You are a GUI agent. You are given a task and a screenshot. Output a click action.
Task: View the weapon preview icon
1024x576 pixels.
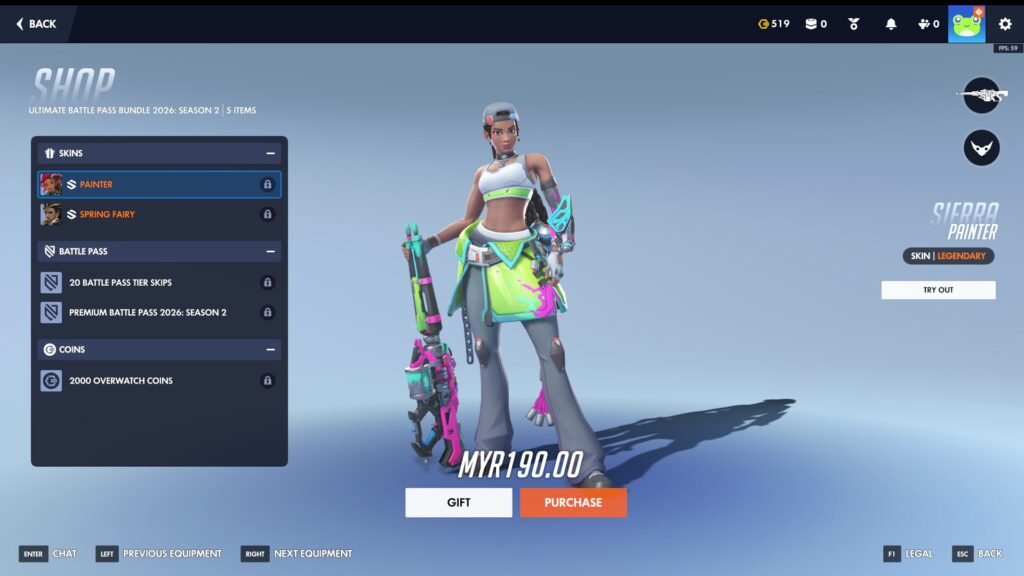coord(981,96)
